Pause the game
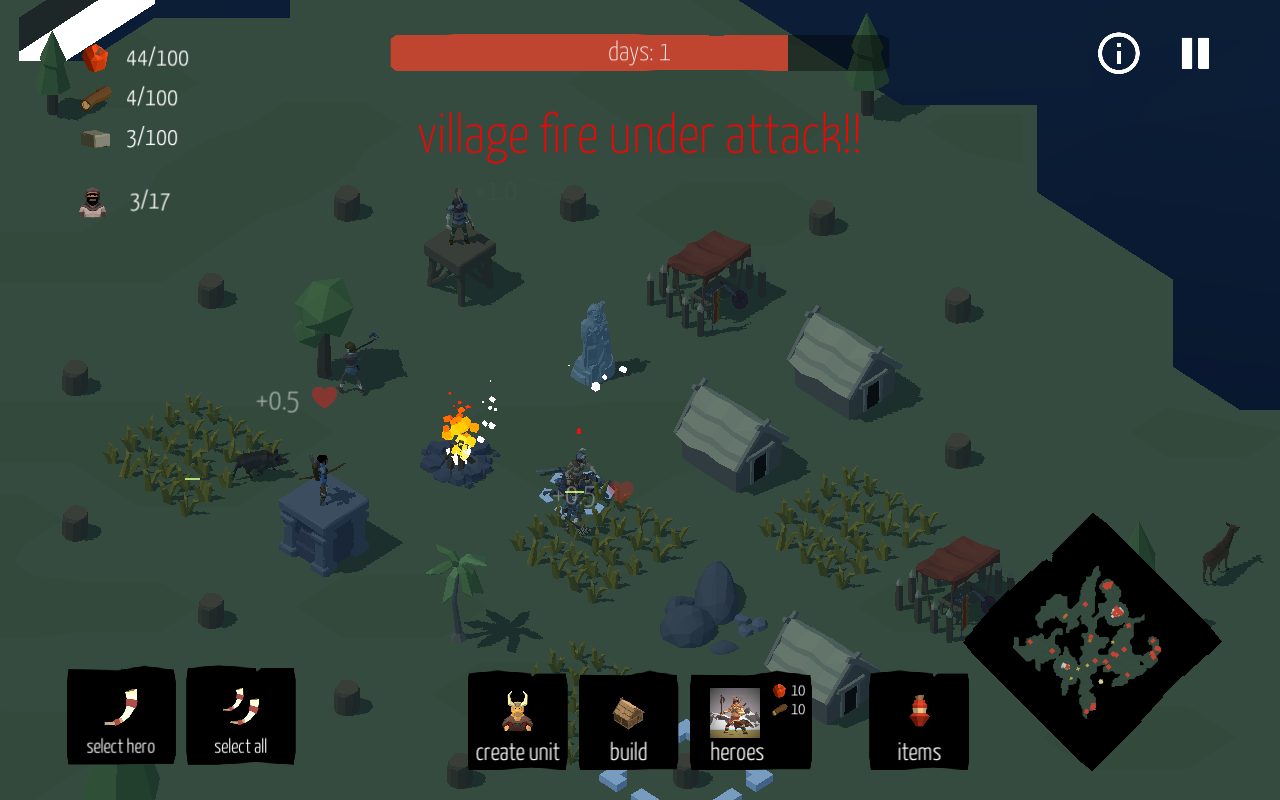 pyautogui.click(x=1195, y=53)
